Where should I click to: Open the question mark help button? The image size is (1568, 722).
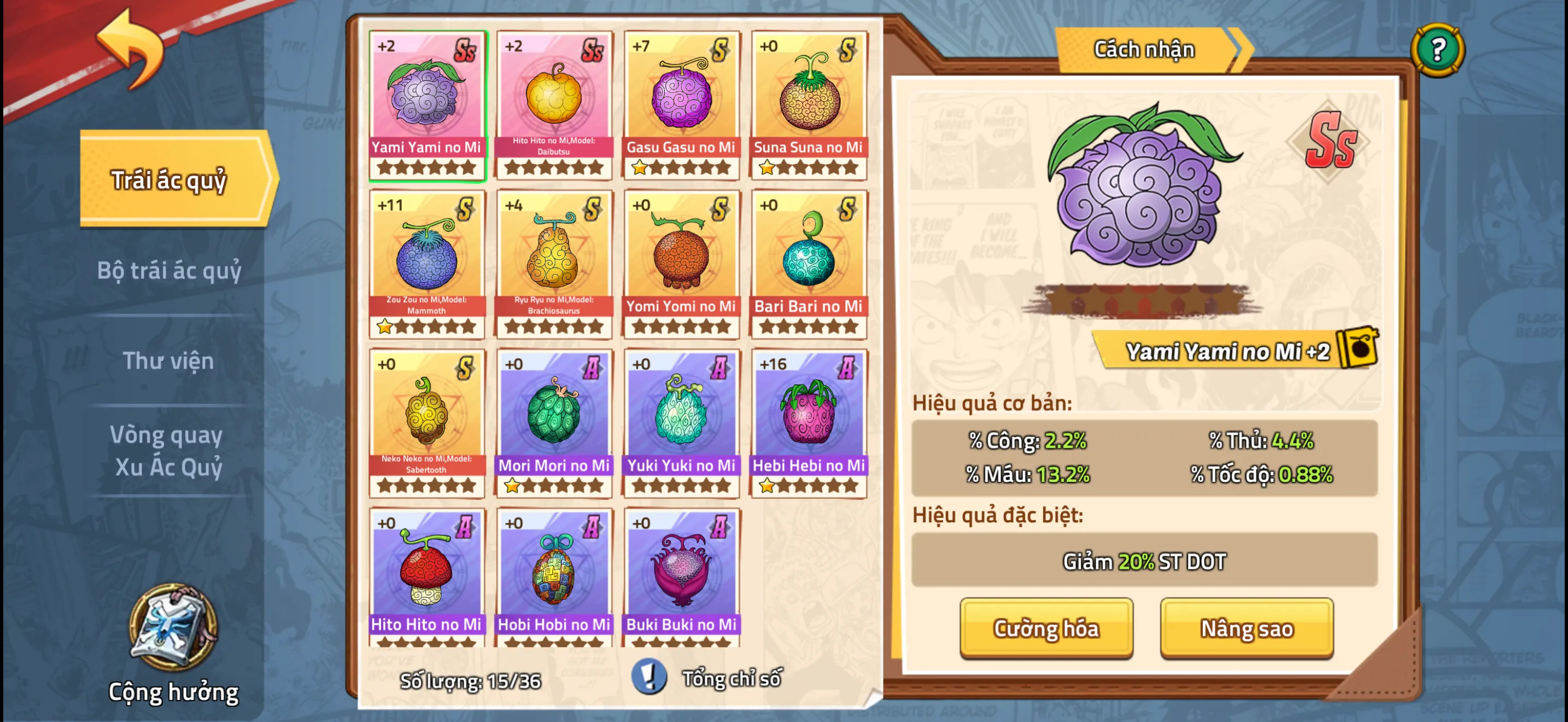click(x=1437, y=50)
